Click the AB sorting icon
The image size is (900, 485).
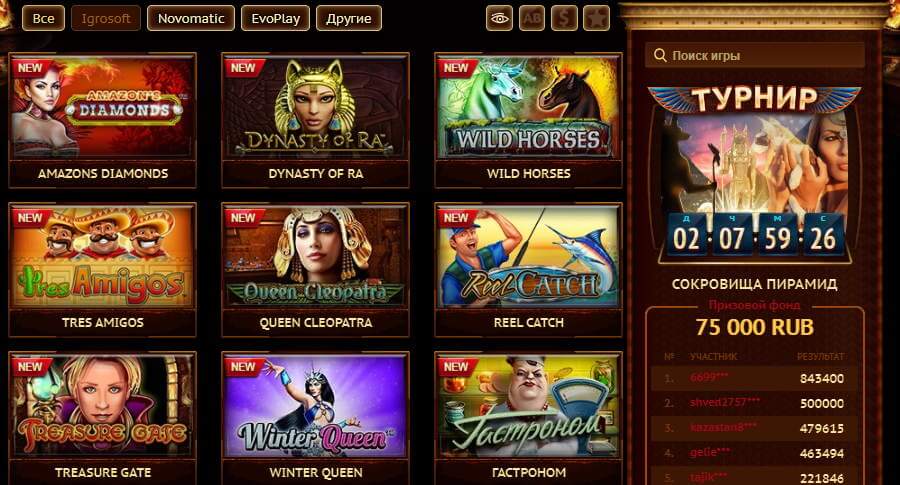point(532,18)
